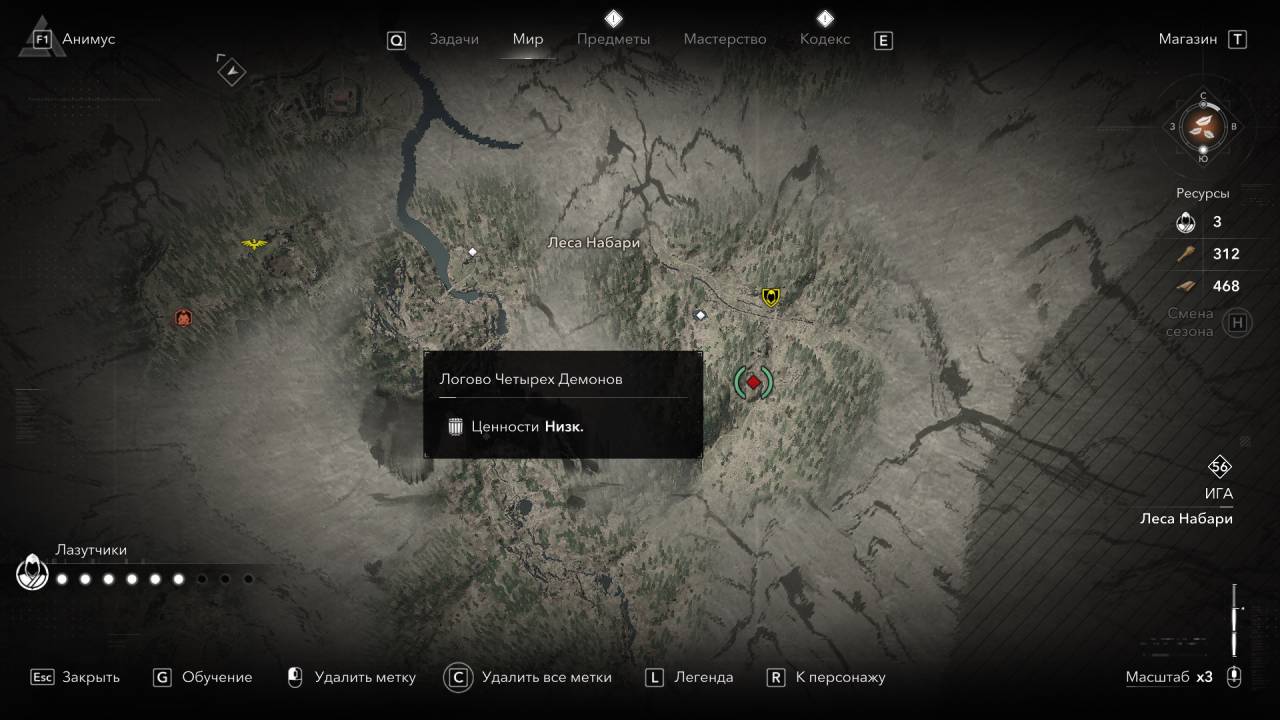
Task: Open the Предметы tab
Action: click(x=613, y=39)
